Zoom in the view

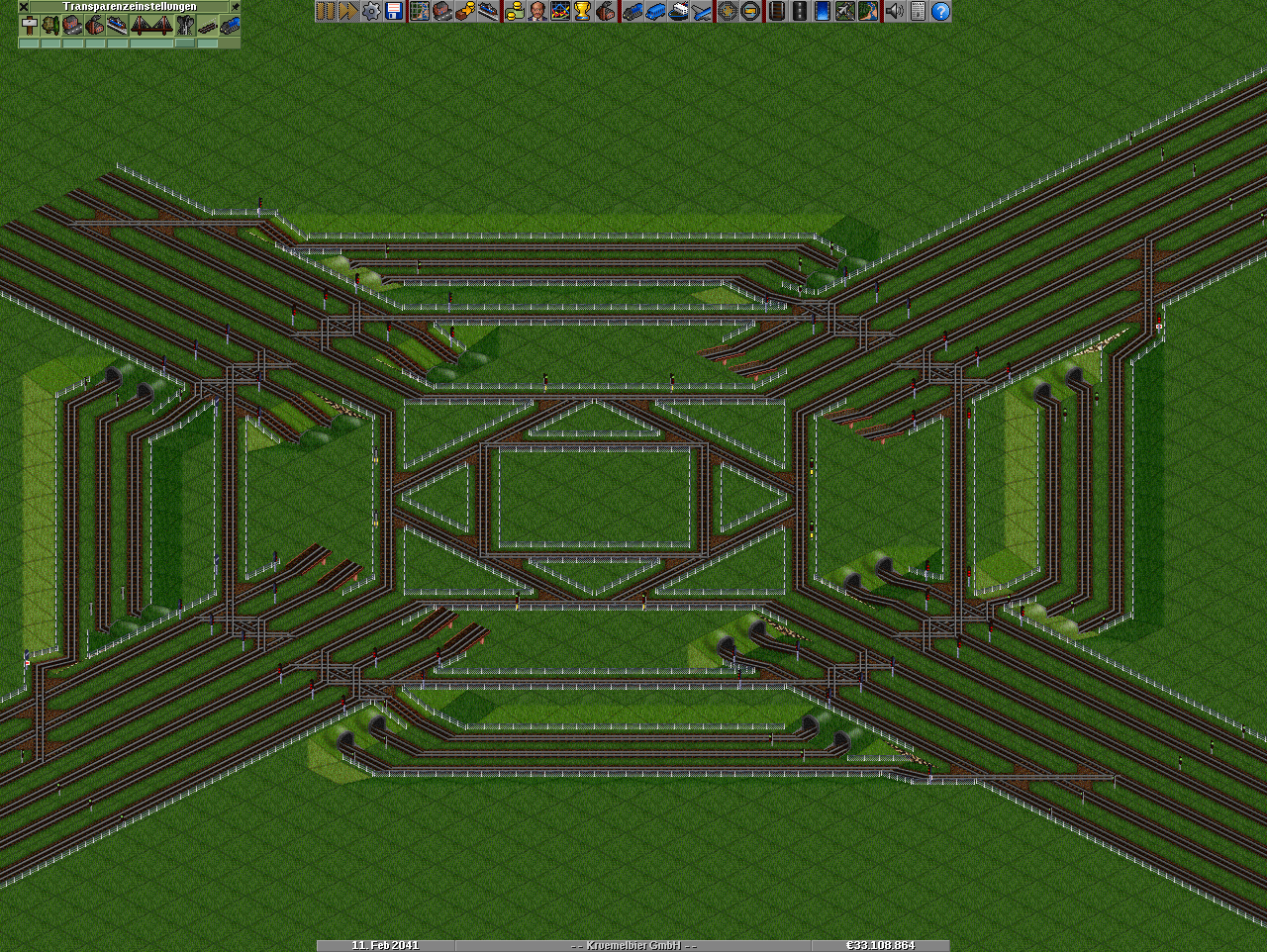[728, 11]
